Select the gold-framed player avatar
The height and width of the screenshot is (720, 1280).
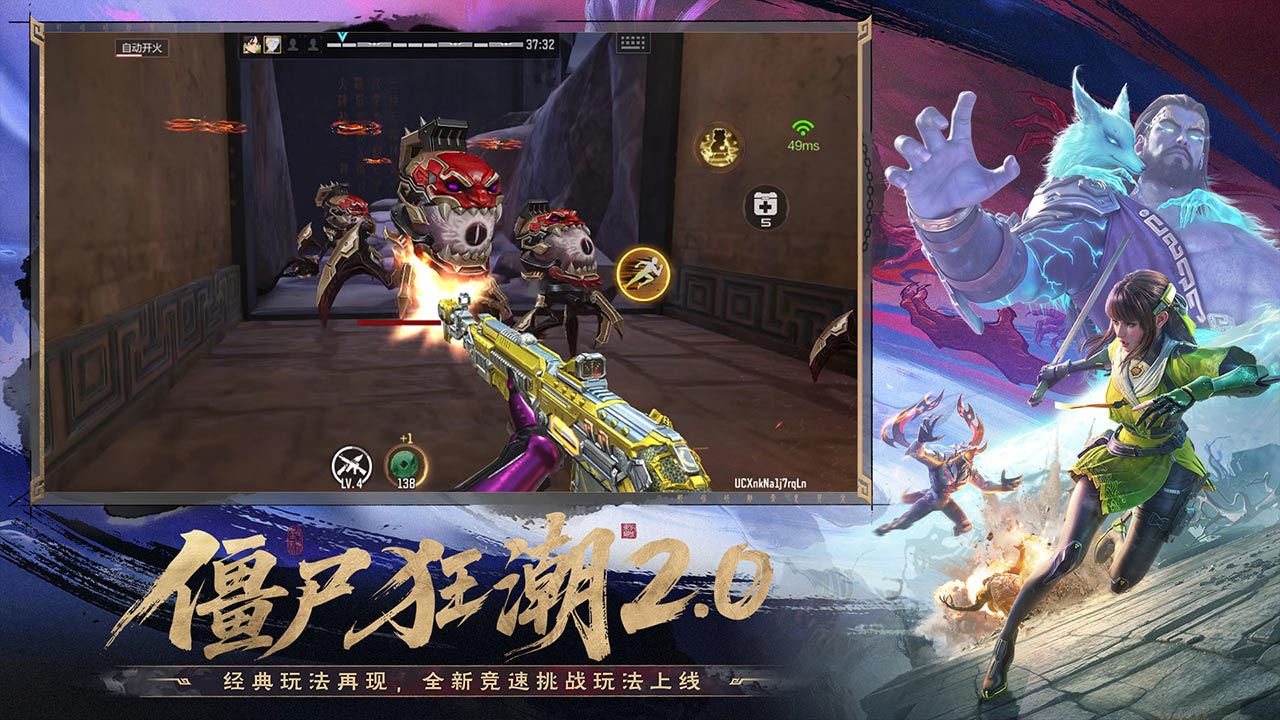(271, 44)
